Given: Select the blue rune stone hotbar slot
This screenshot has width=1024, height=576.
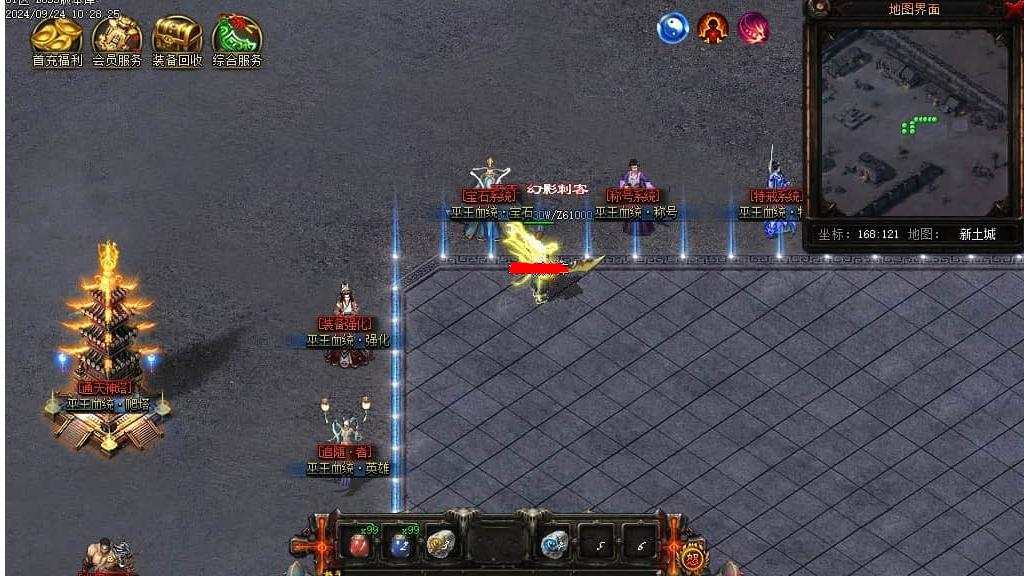Looking at the screenshot, I should coord(555,544).
